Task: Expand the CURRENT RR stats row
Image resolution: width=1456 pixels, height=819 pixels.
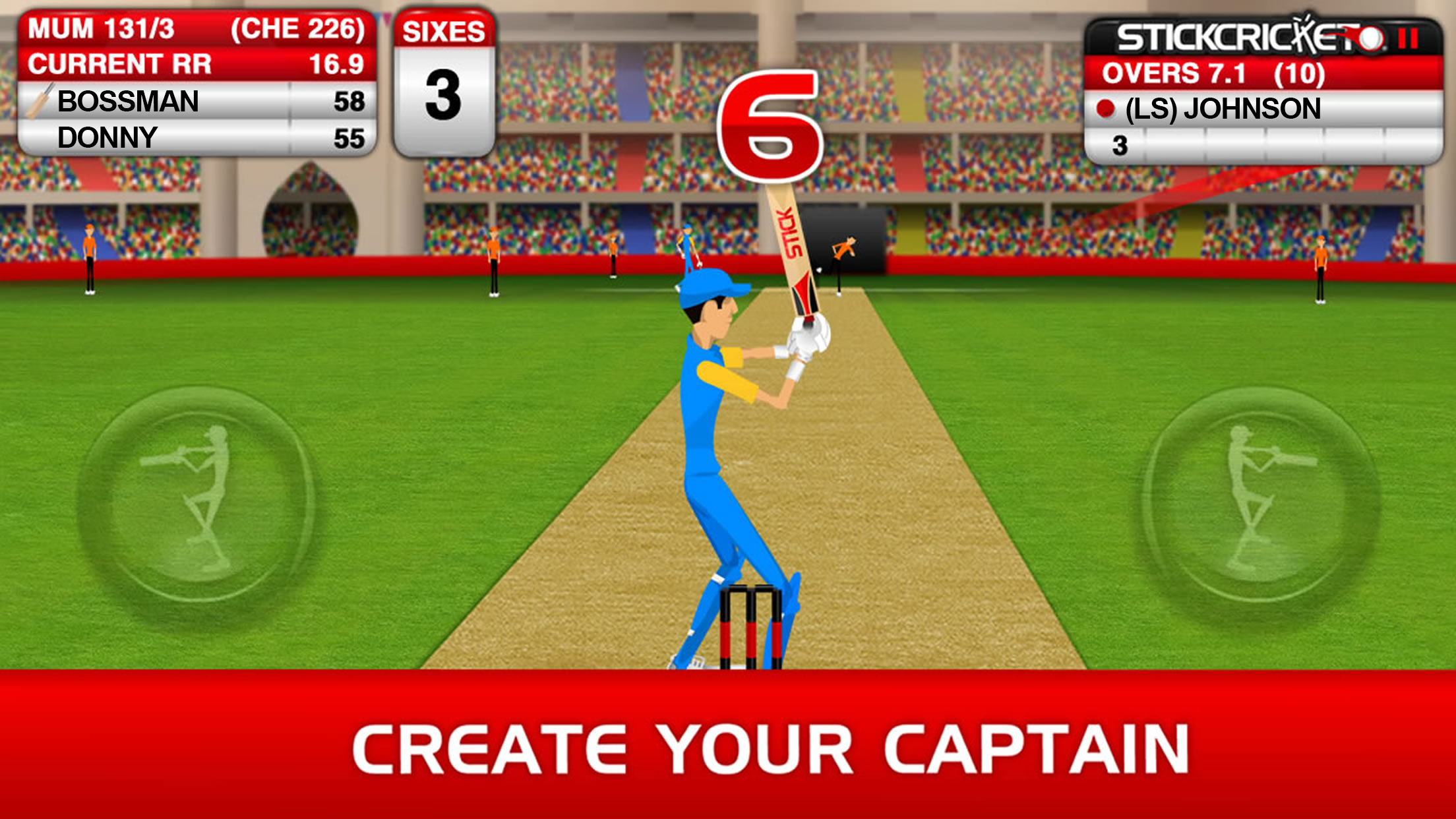Action: (x=191, y=63)
